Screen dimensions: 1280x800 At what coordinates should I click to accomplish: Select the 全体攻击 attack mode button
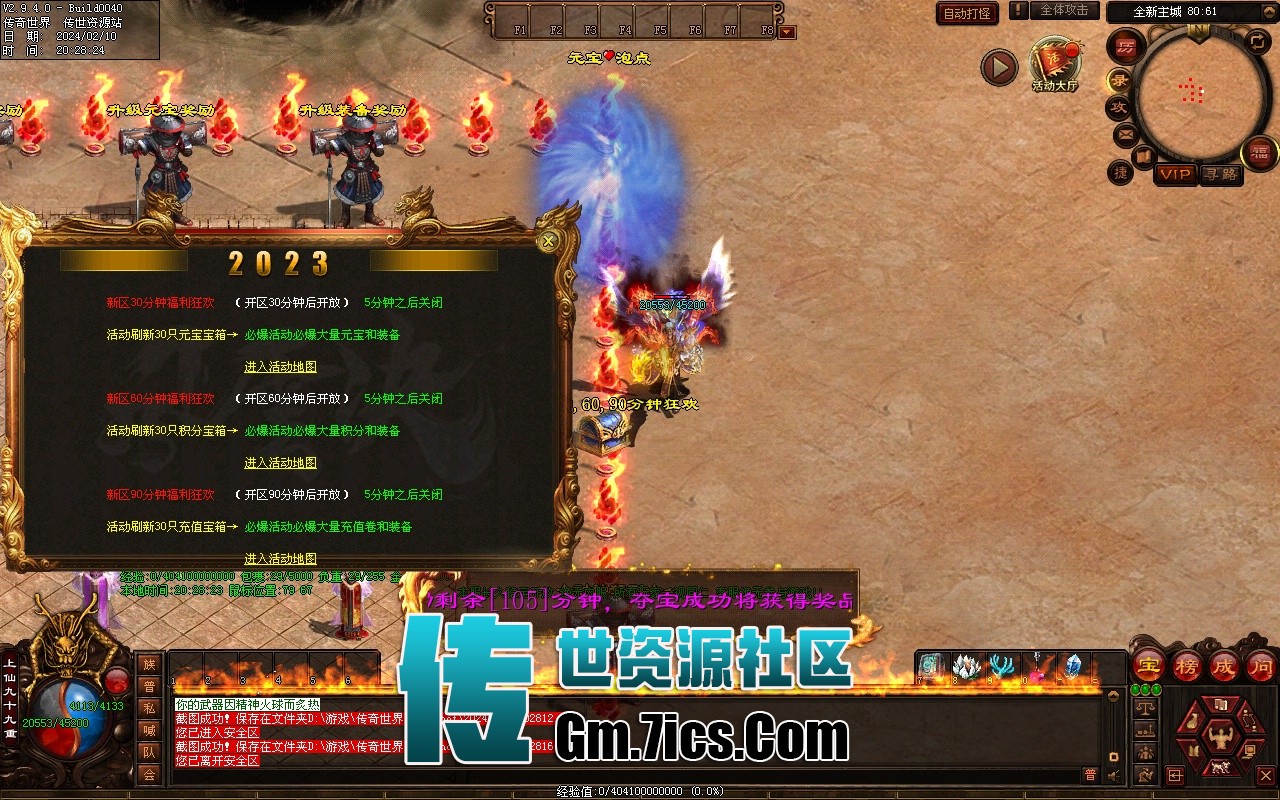pos(1064,11)
